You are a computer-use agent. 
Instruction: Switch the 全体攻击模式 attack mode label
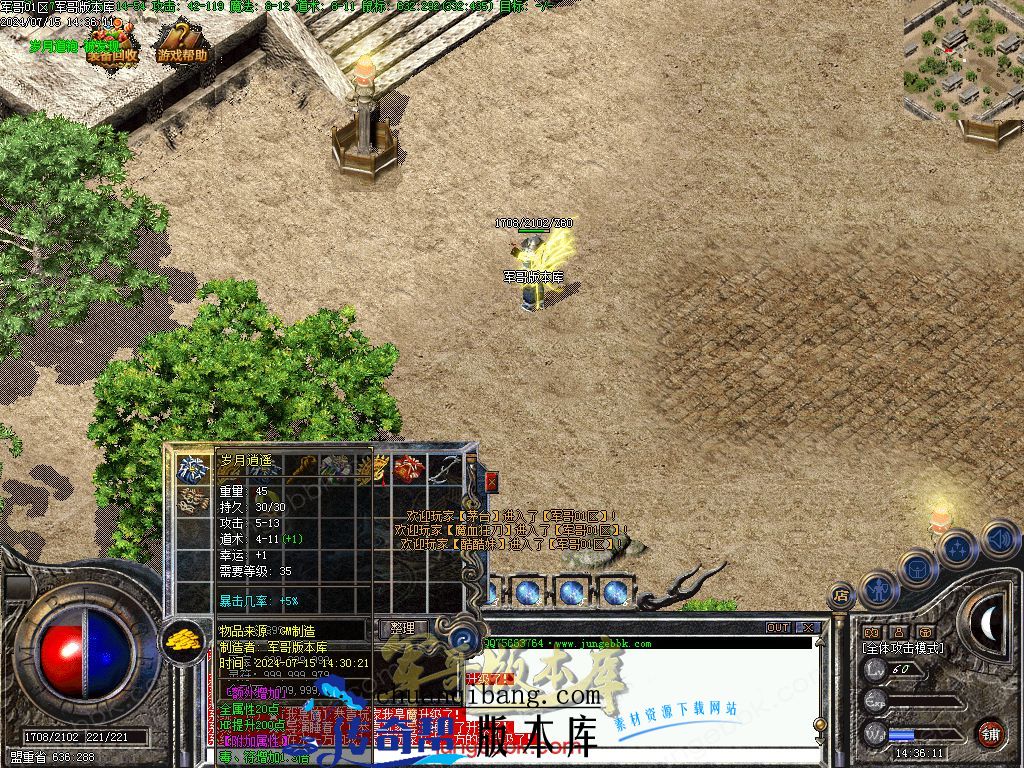click(x=902, y=648)
